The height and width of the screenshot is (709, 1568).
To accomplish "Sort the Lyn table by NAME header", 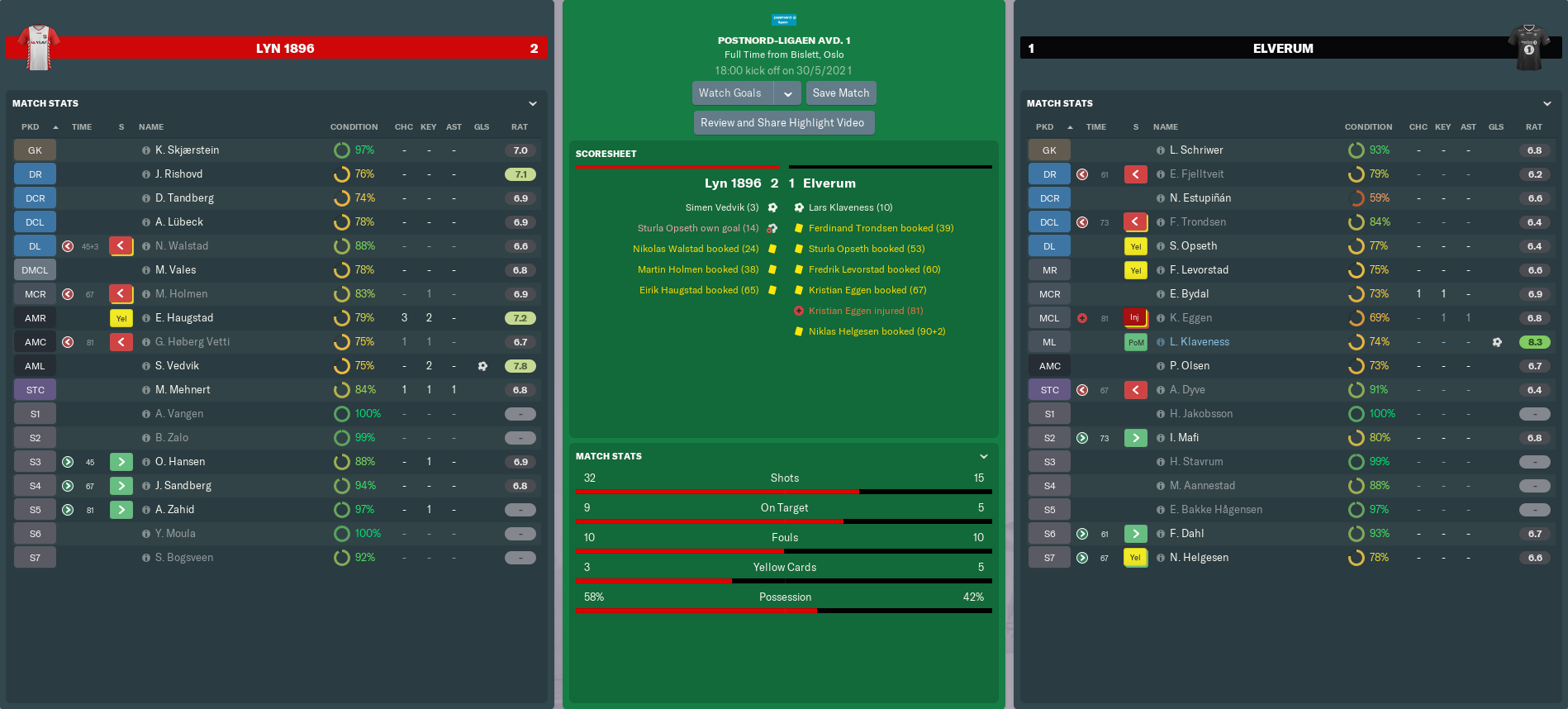I will point(151,127).
